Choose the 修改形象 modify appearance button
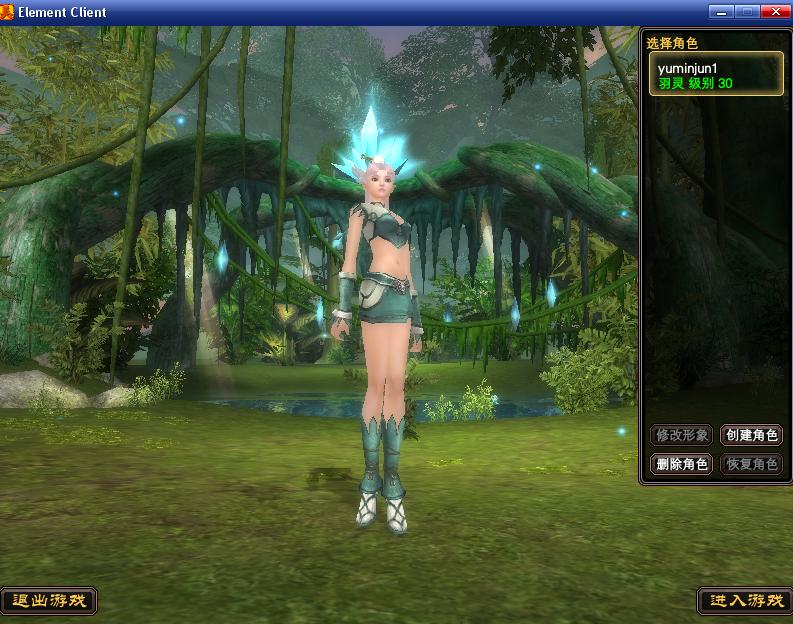 tap(681, 435)
